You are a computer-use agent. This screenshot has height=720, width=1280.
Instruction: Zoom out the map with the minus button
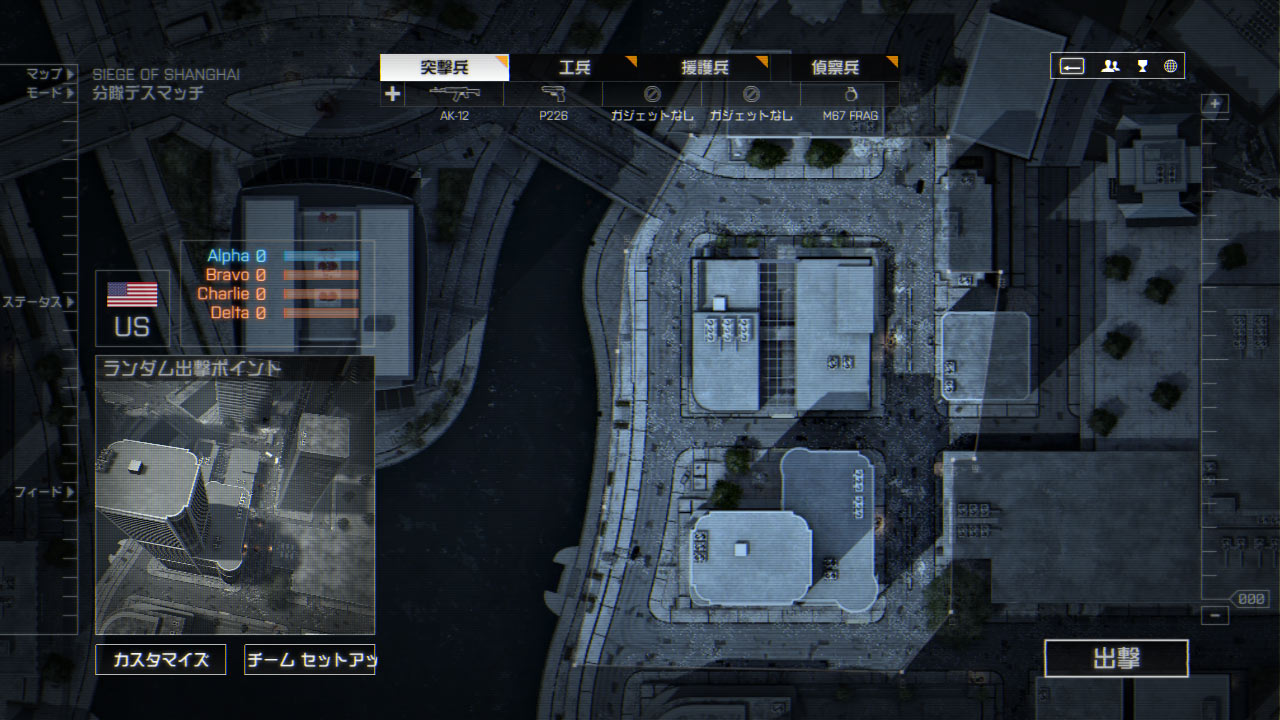[x=1215, y=616]
